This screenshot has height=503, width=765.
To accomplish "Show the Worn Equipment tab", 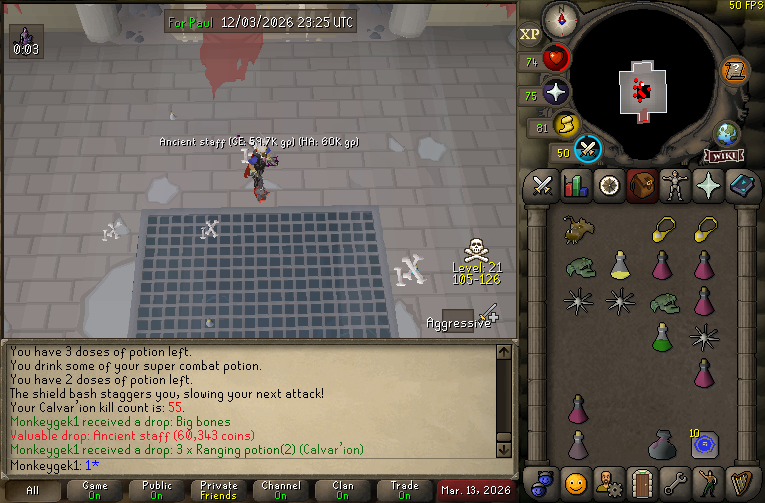I will (674, 186).
